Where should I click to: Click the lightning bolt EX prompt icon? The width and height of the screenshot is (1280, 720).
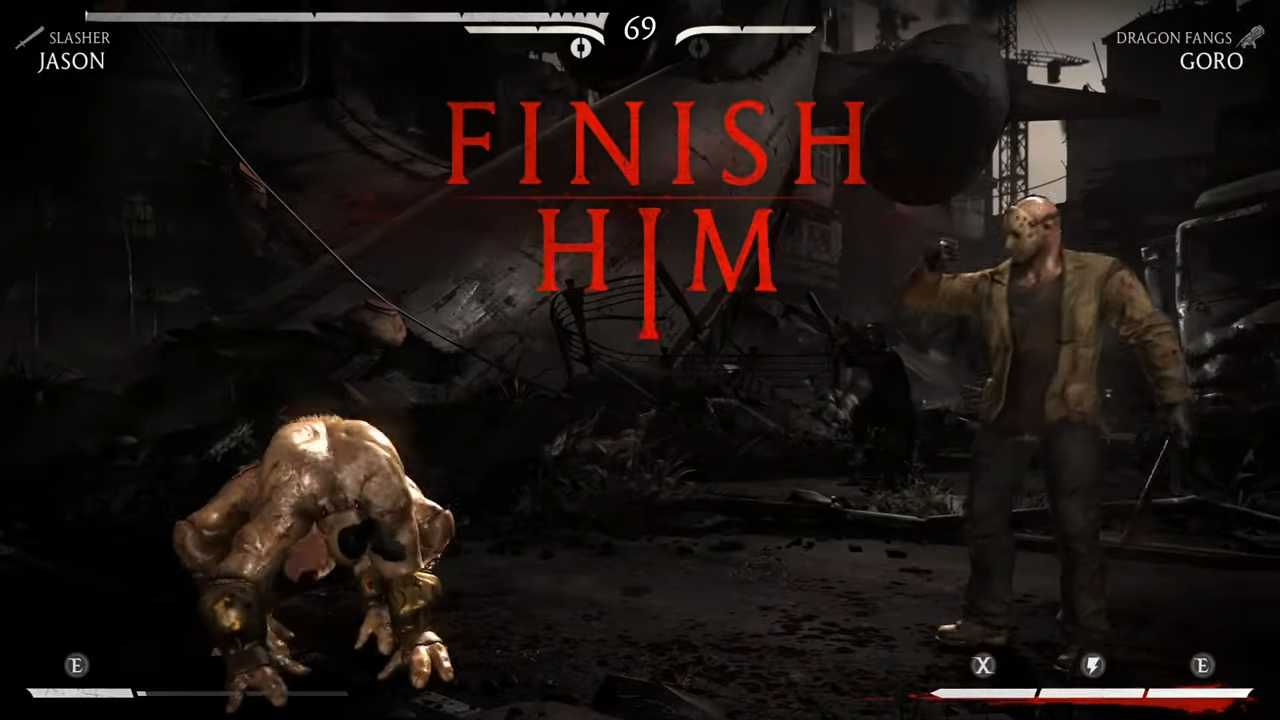coord(1092,666)
